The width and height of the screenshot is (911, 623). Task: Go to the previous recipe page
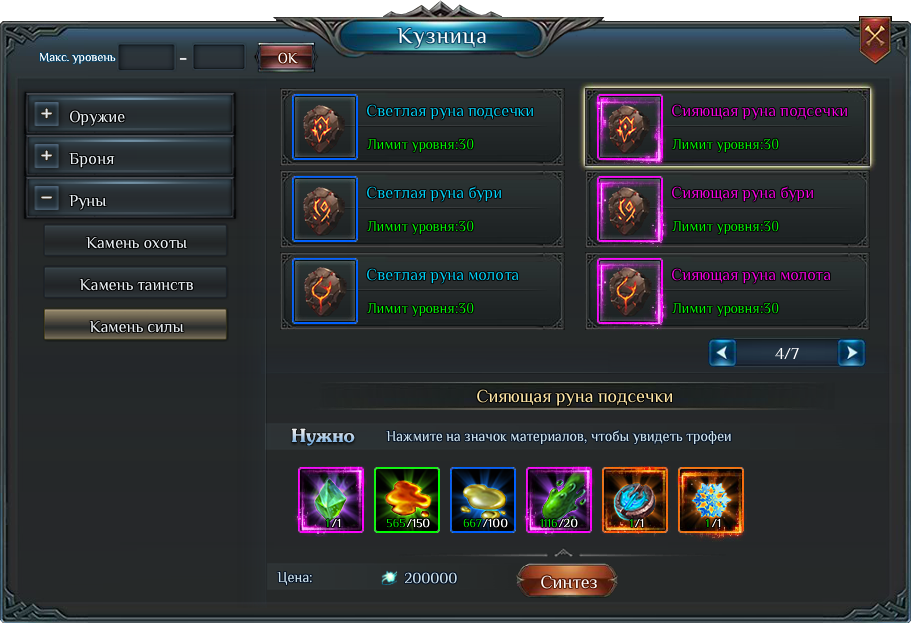click(723, 353)
